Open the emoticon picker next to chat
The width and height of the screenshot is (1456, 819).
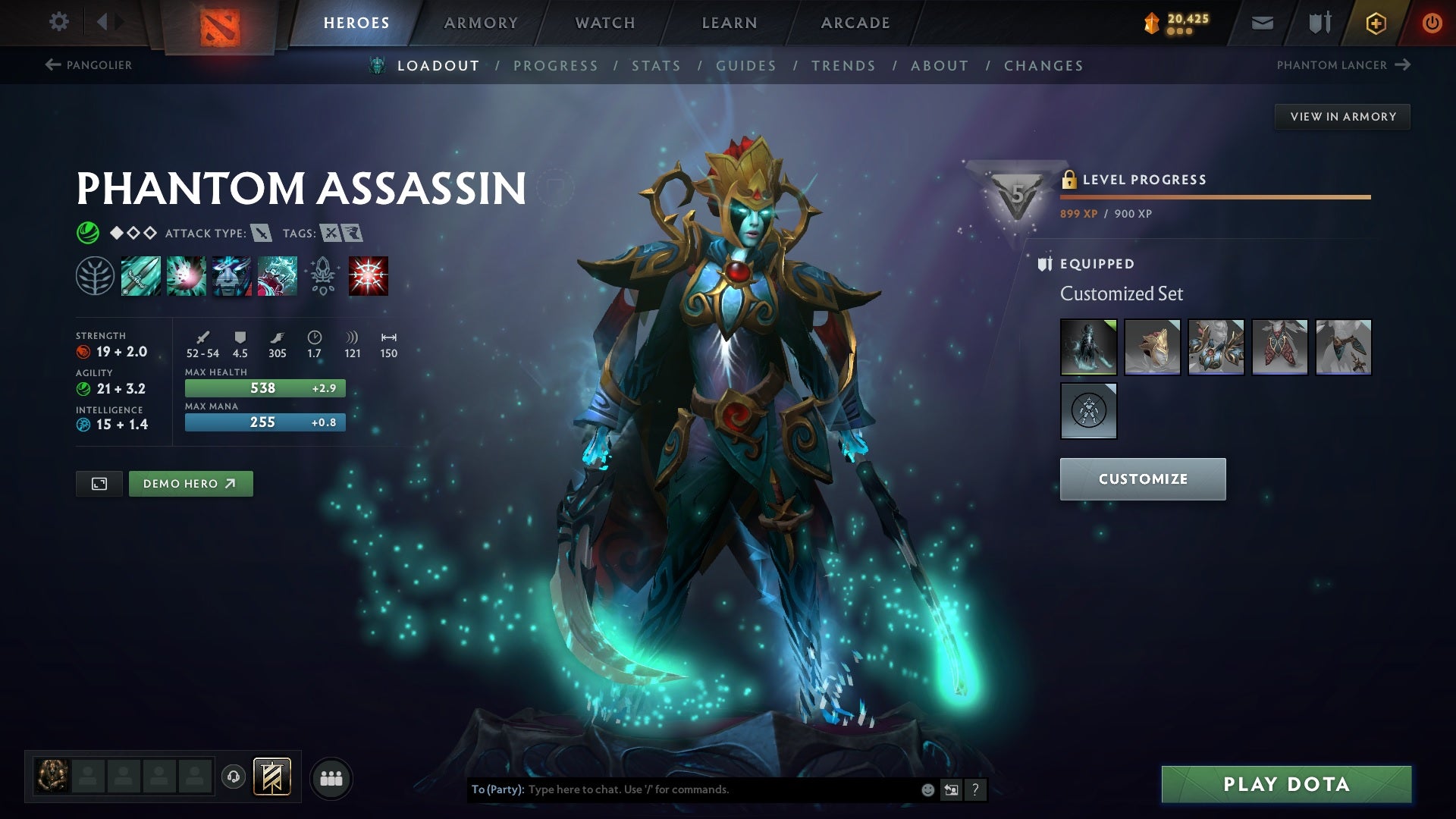(927, 789)
